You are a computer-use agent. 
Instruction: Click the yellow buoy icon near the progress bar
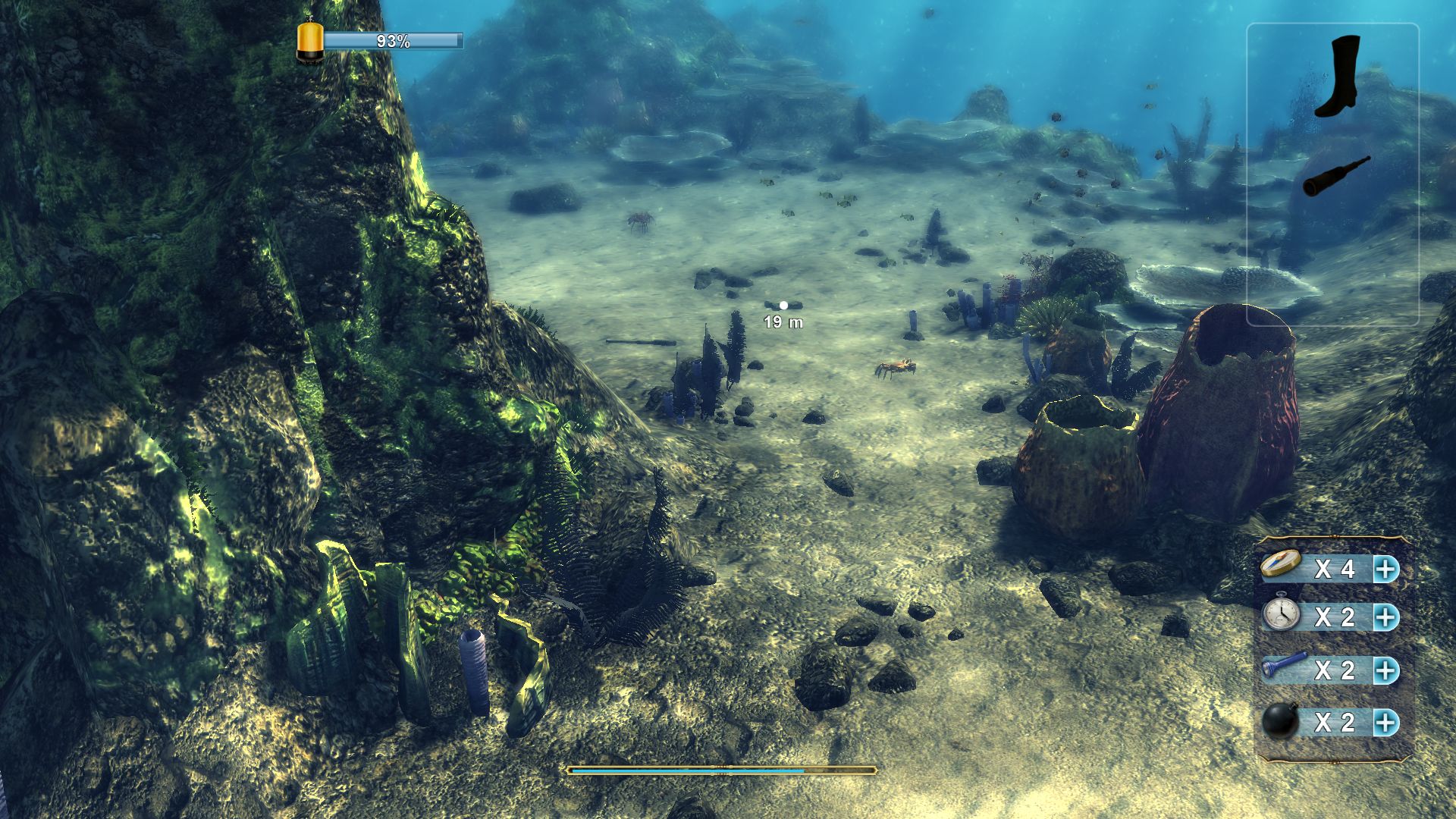point(310,42)
